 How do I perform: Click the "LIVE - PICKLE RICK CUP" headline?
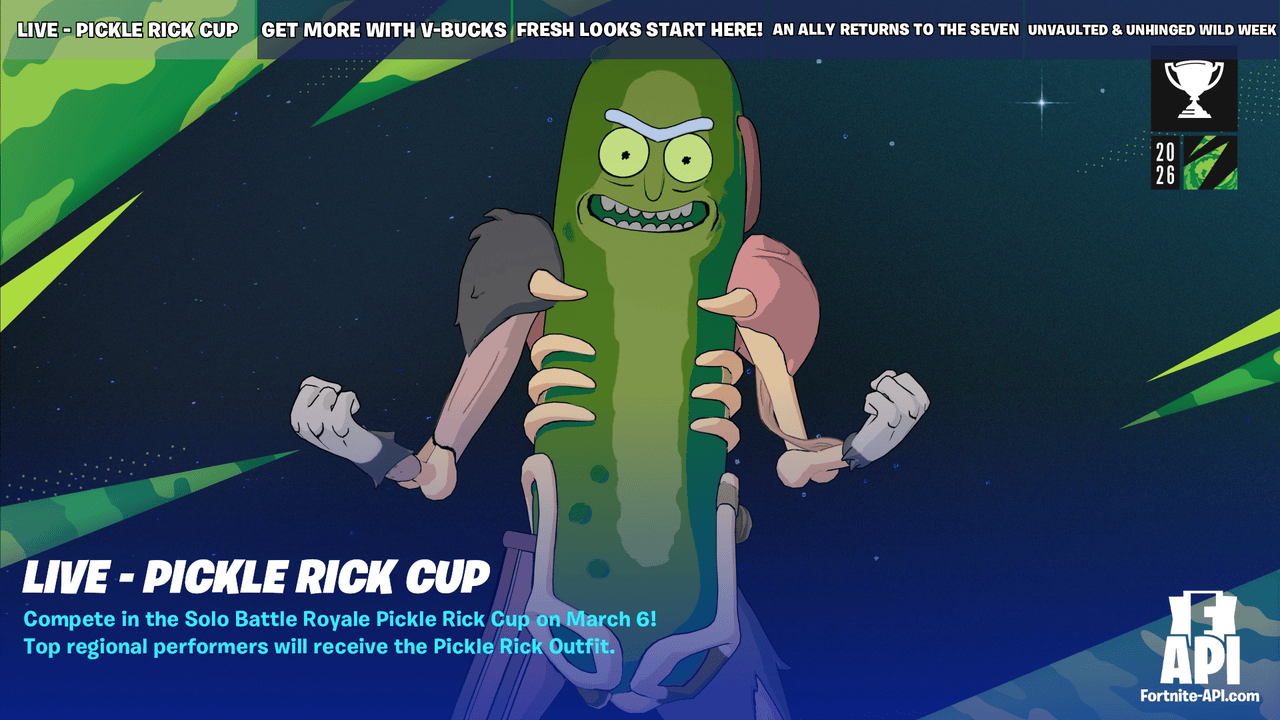coord(255,577)
